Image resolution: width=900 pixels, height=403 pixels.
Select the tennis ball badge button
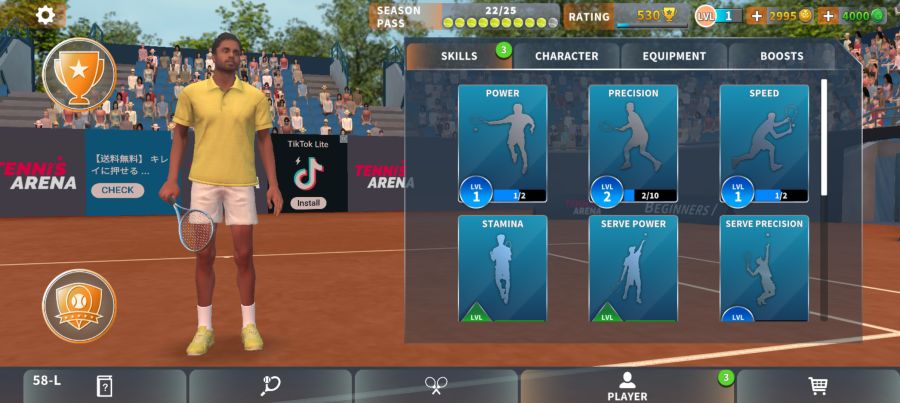click(x=79, y=305)
